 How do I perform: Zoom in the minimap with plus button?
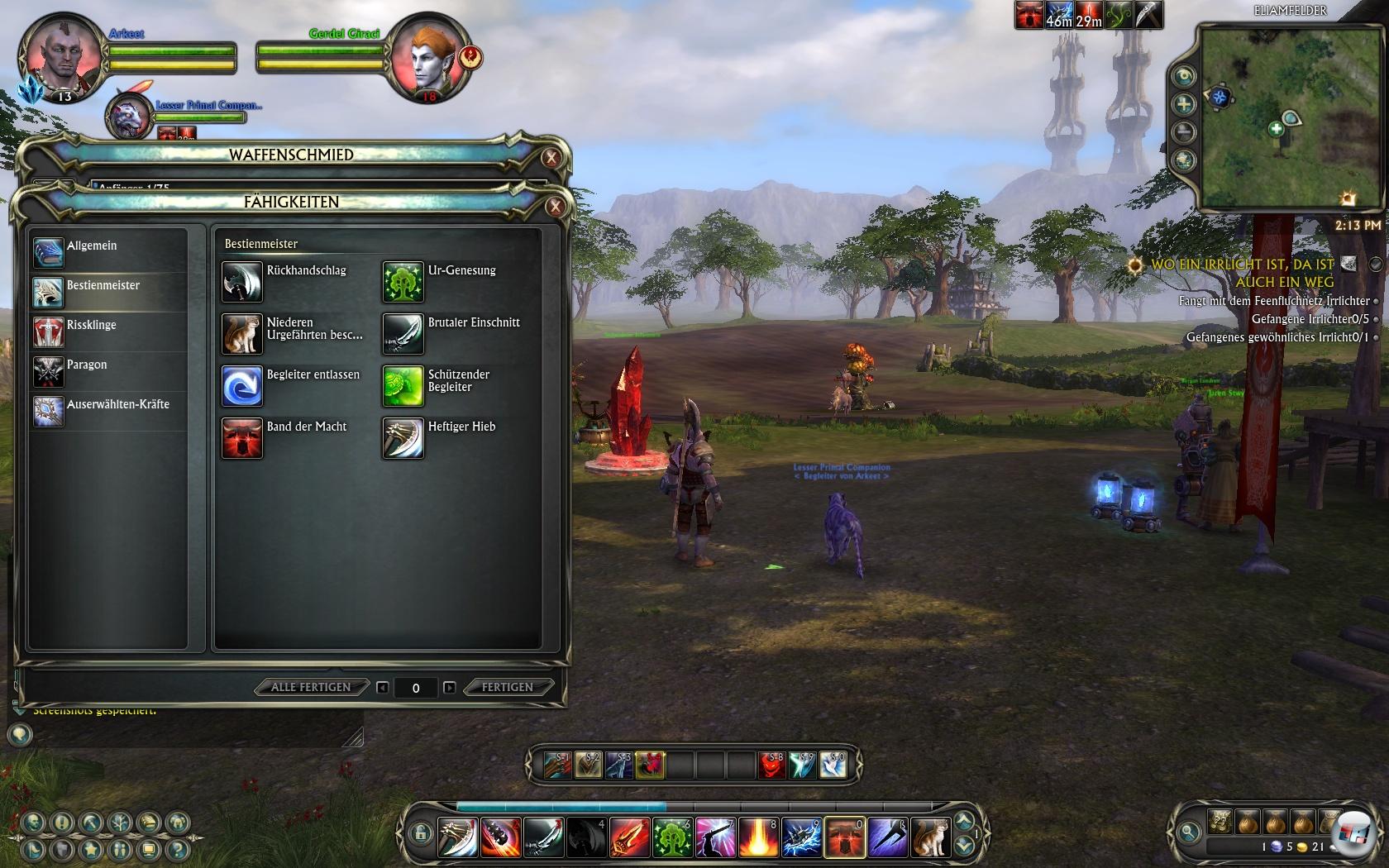tap(1184, 104)
